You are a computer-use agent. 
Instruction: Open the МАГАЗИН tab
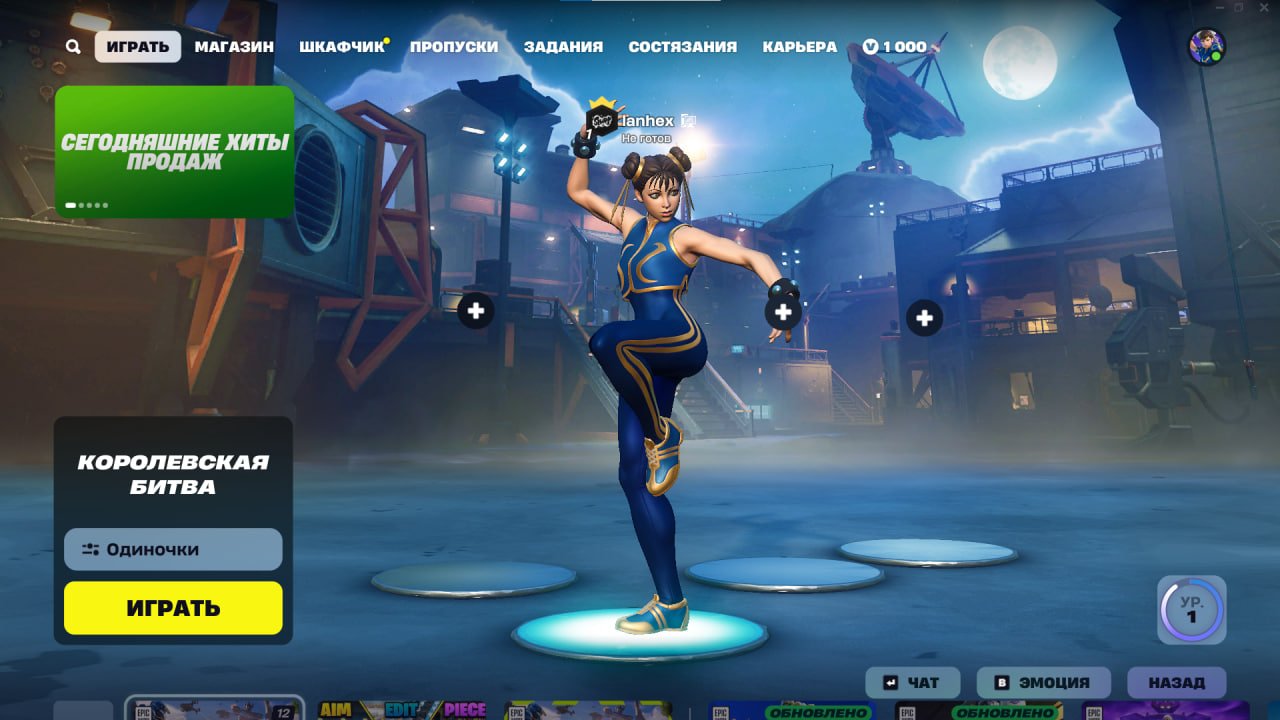[234, 46]
